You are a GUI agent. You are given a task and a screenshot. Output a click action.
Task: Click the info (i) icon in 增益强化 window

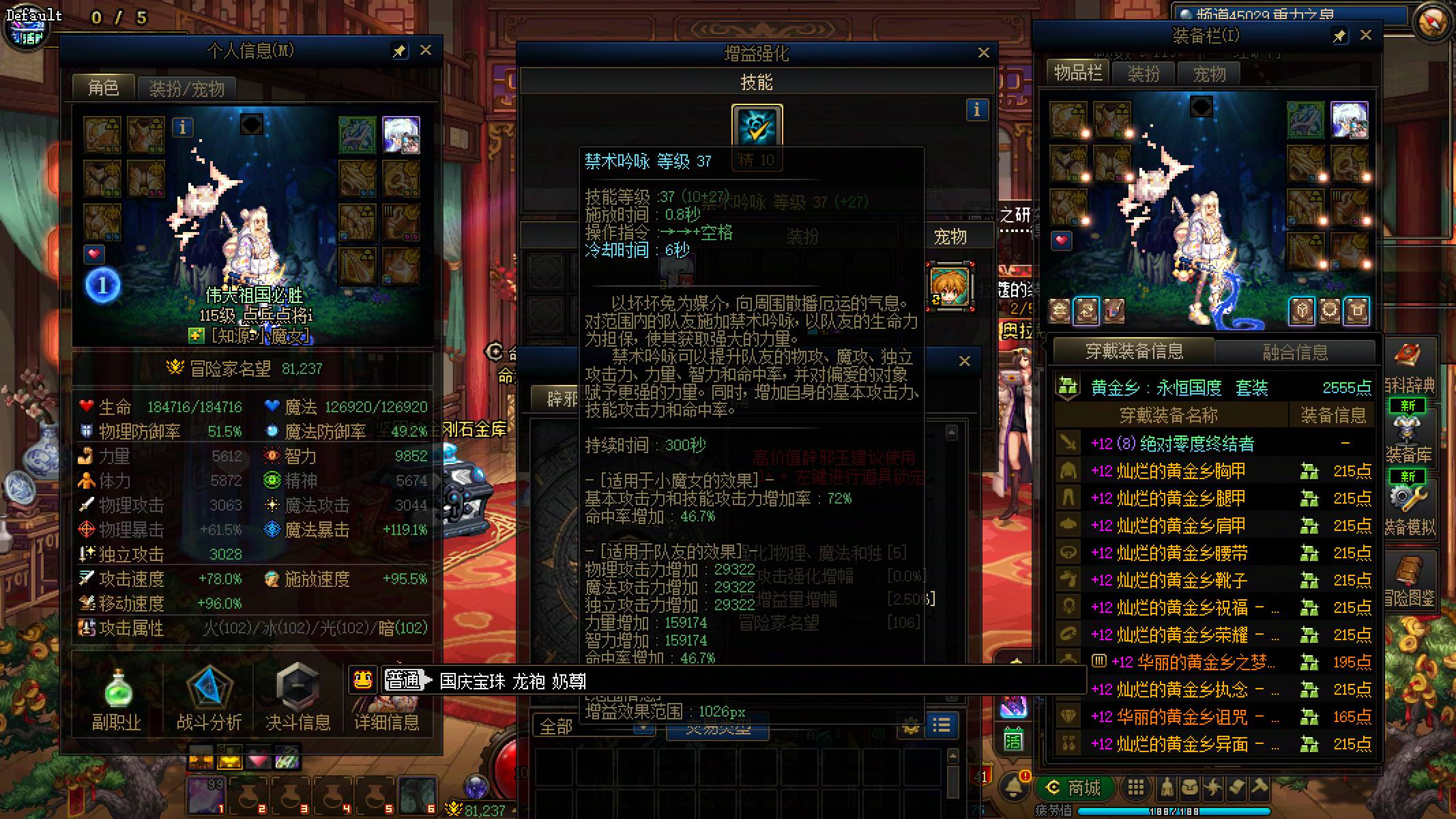[x=977, y=109]
